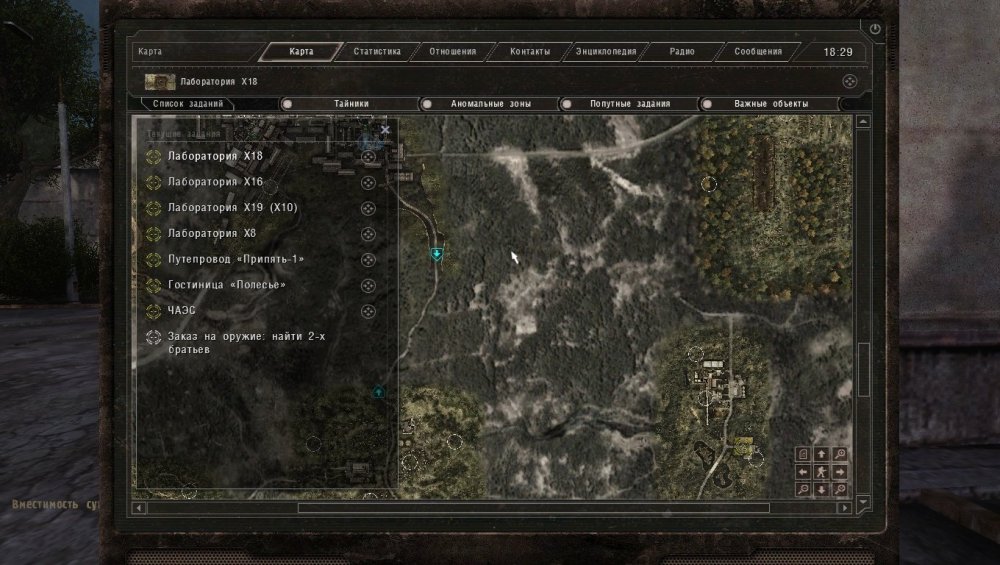Viewport: 1000px width, 565px height.
Task: Zoom out the map with minus magnifier
Action: pyautogui.click(x=803, y=489)
